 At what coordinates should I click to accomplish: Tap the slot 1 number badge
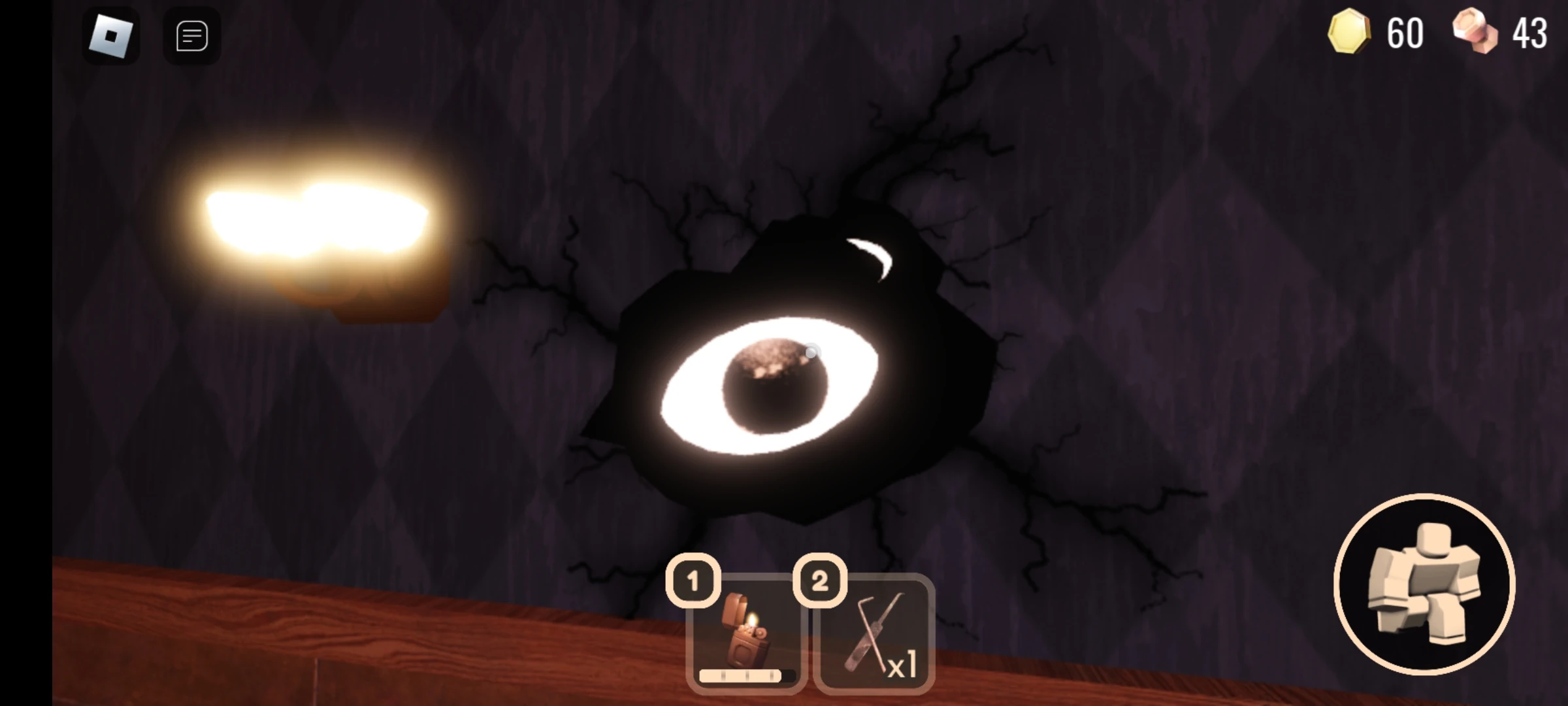click(x=694, y=580)
